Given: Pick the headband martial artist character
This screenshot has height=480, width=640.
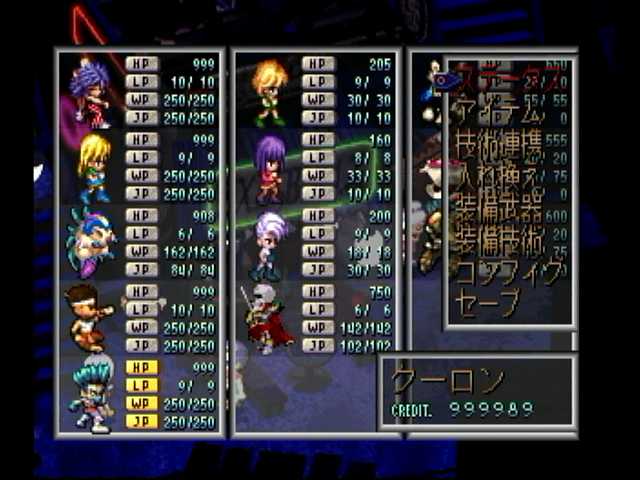Looking at the screenshot, I should [90, 316].
